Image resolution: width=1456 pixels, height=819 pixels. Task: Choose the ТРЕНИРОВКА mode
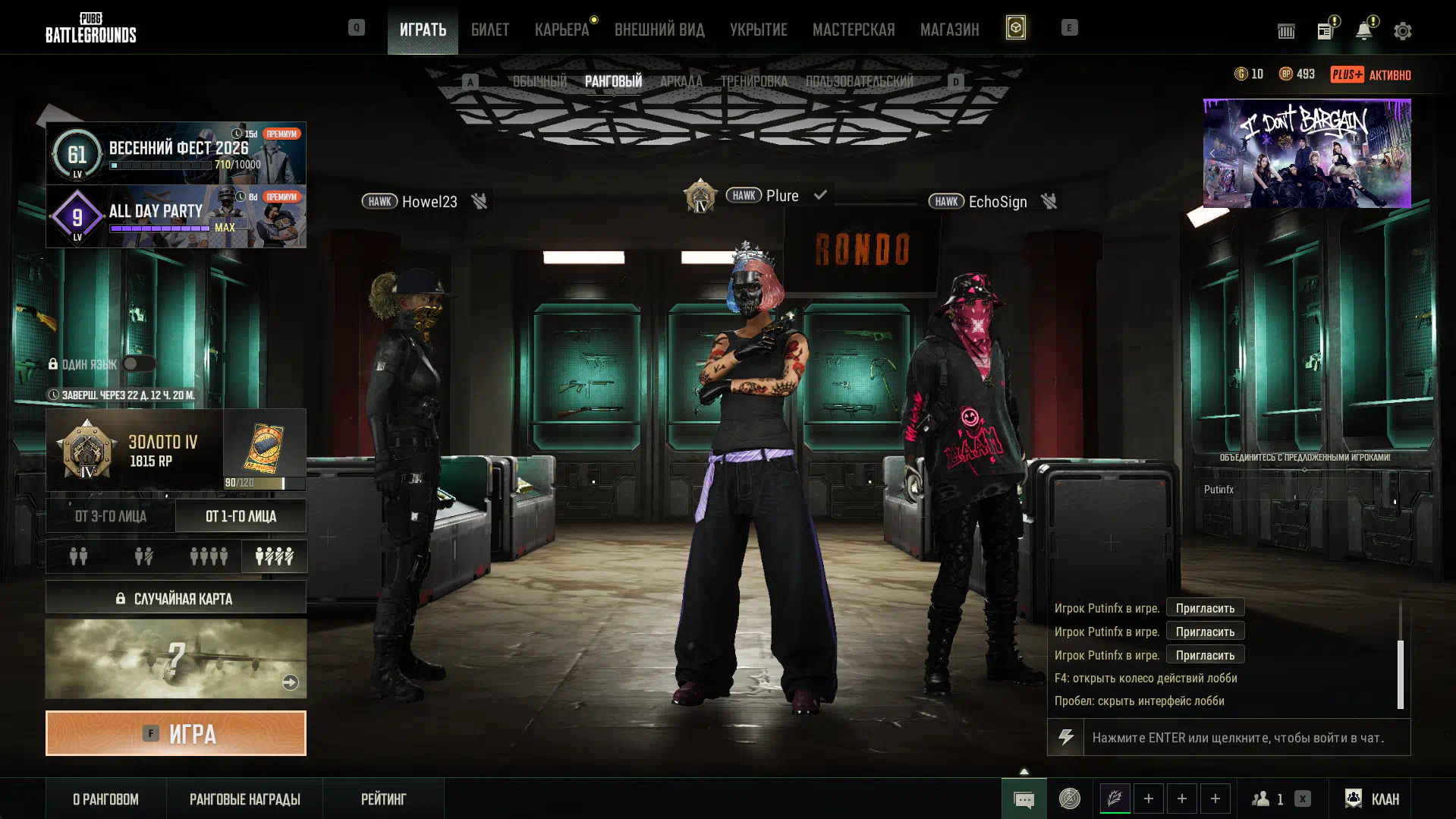pos(753,81)
